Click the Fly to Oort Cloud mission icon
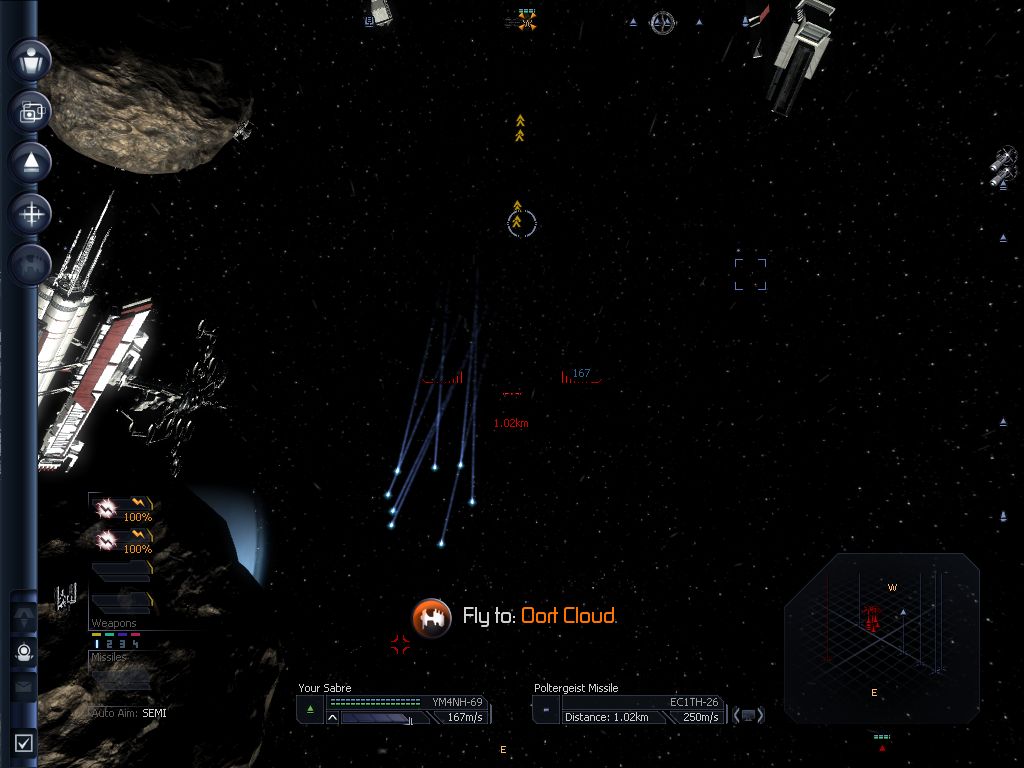This screenshot has width=1024, height=768. (432, 616)
